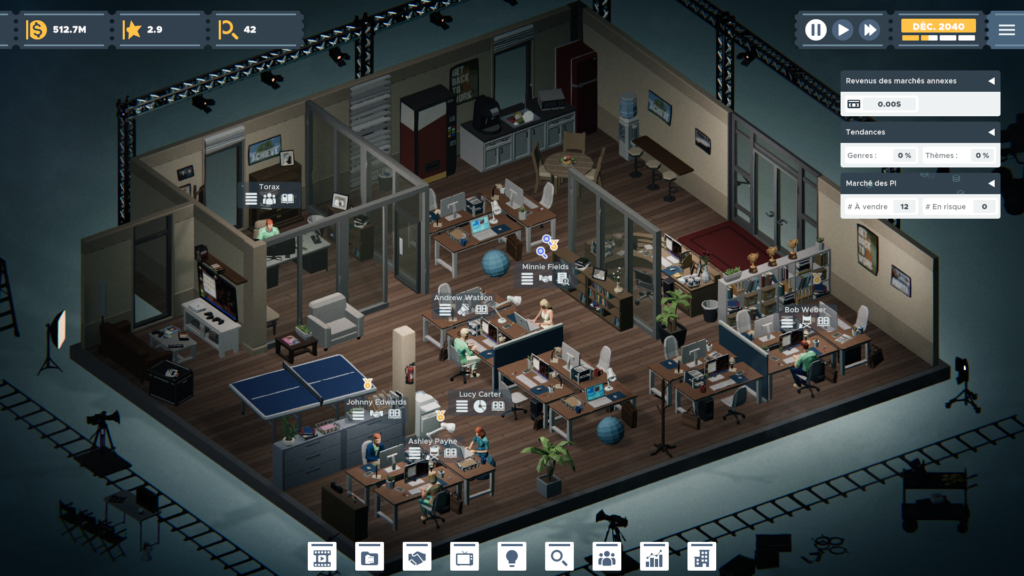Open the handshake deals menu
The width and height of the screenshot is (1024, 576).
417,556
